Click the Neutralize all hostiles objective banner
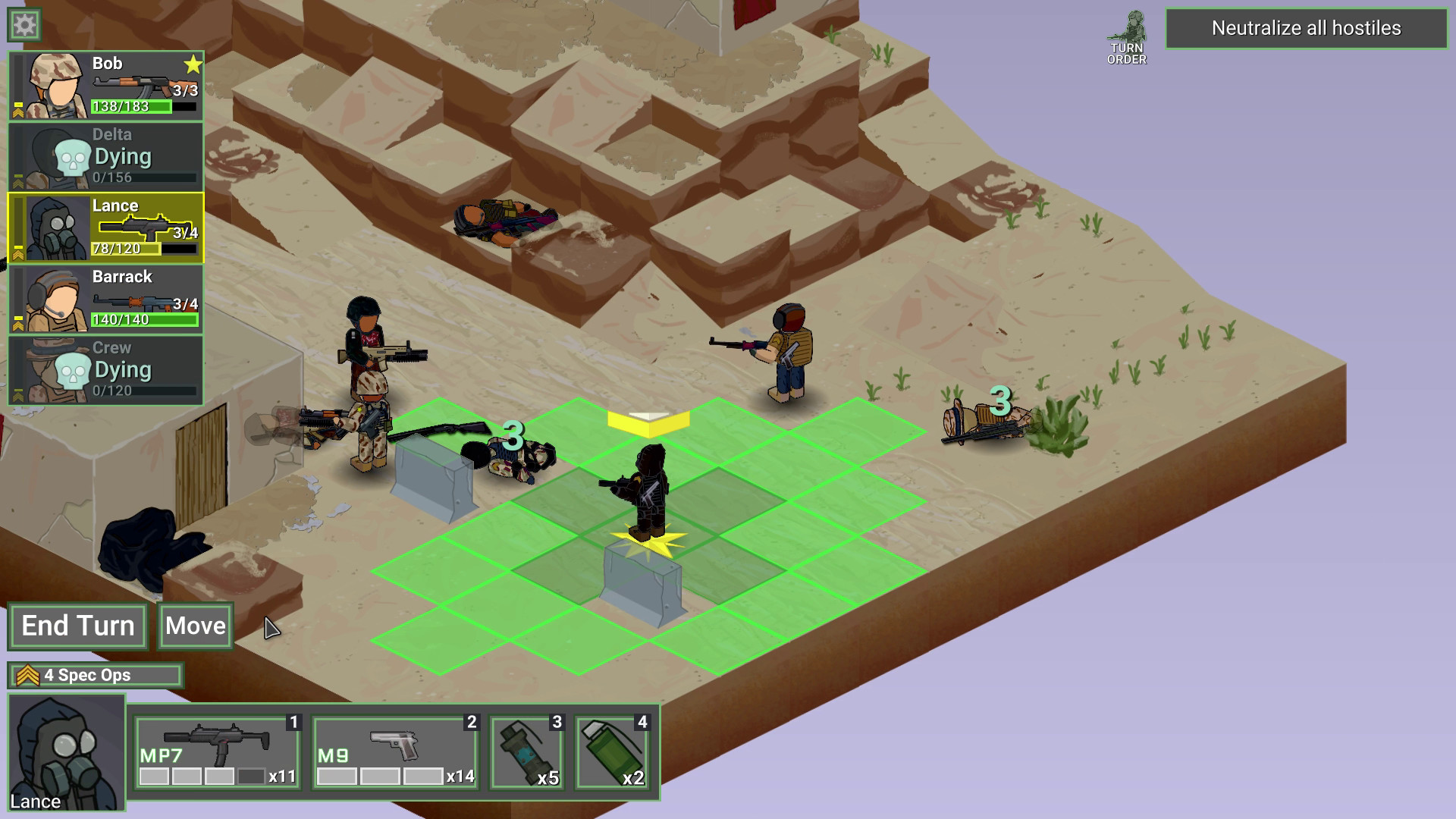1456x819 pixels. click(1307, 28)
